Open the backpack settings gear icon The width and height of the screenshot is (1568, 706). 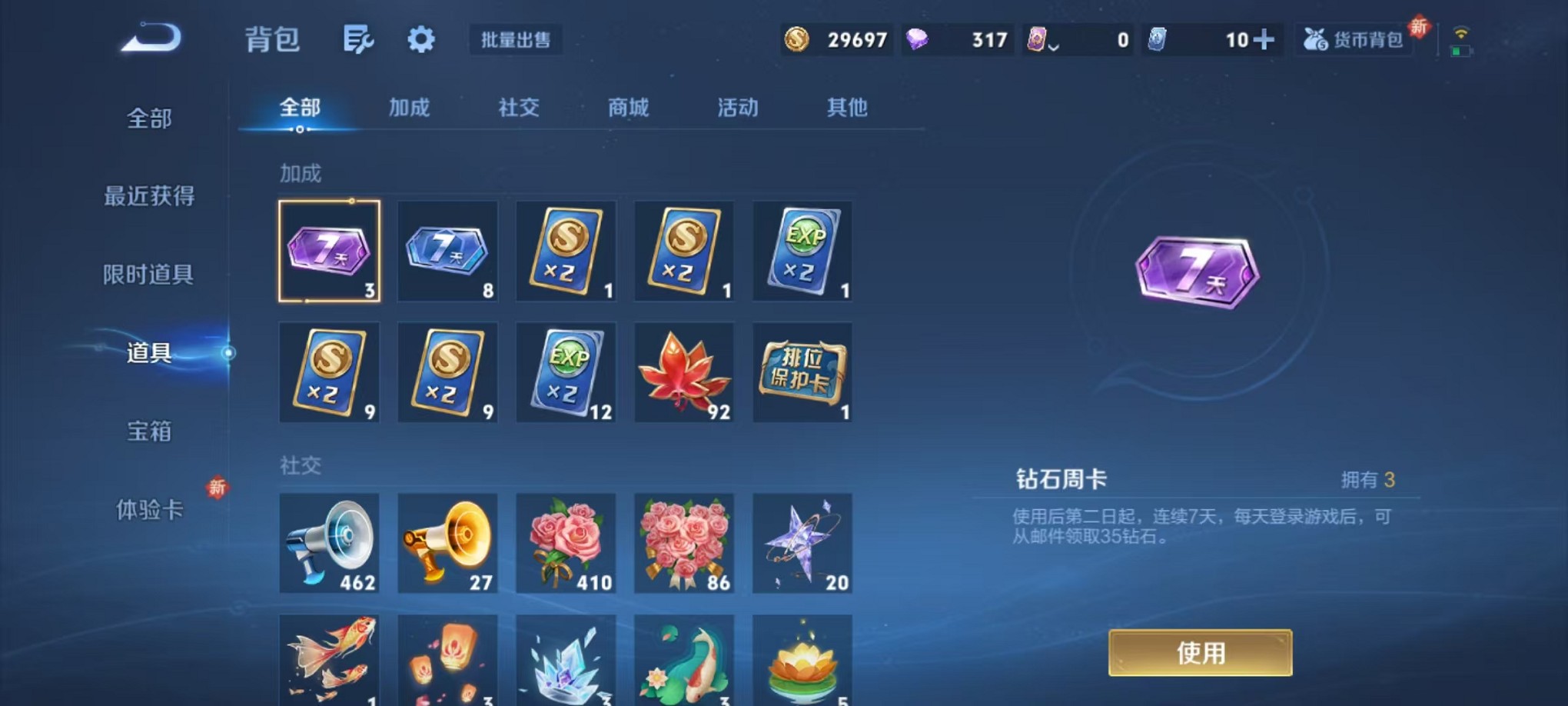(420, 39)
